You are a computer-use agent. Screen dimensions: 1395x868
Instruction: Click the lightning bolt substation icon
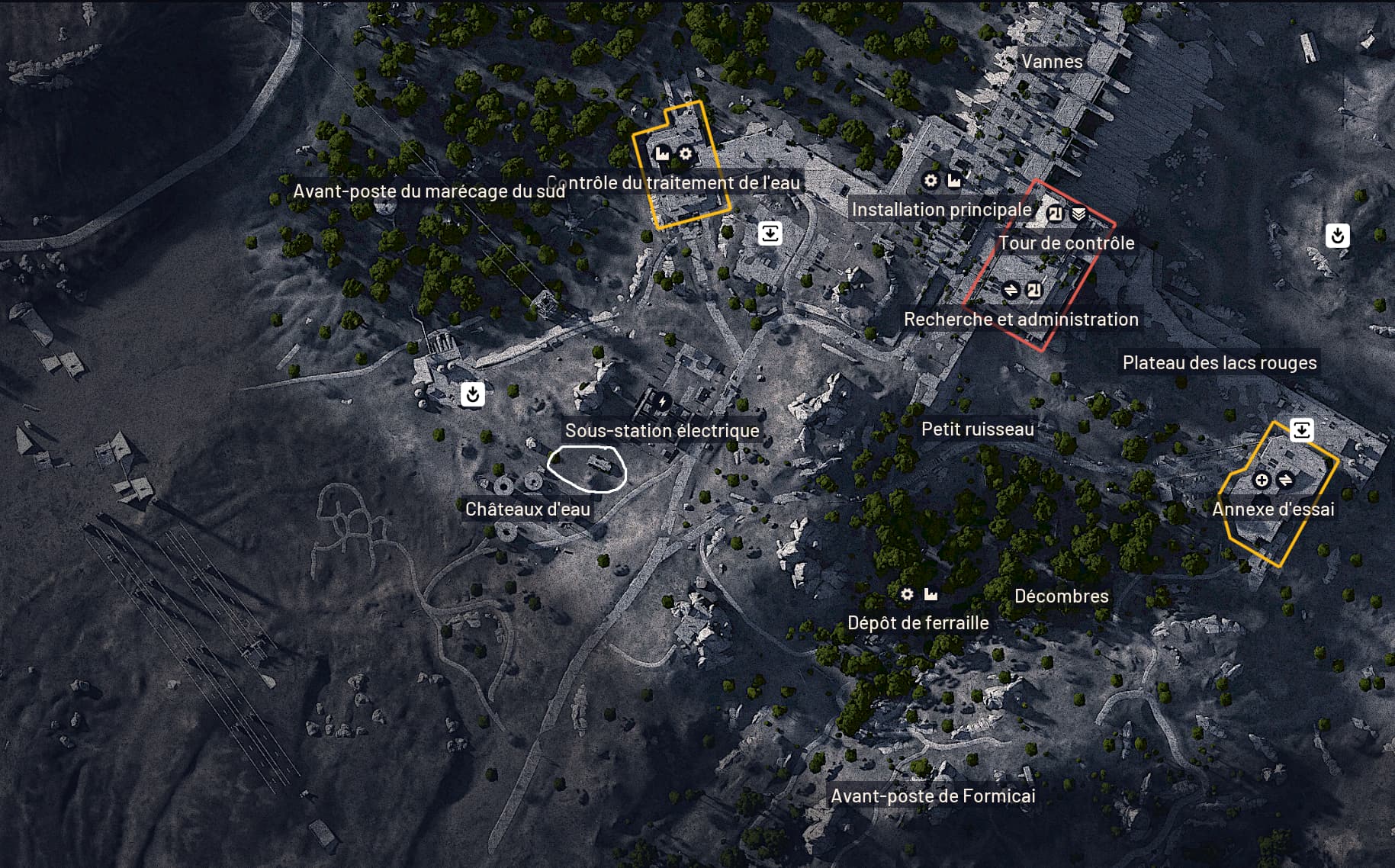(662, 401)
